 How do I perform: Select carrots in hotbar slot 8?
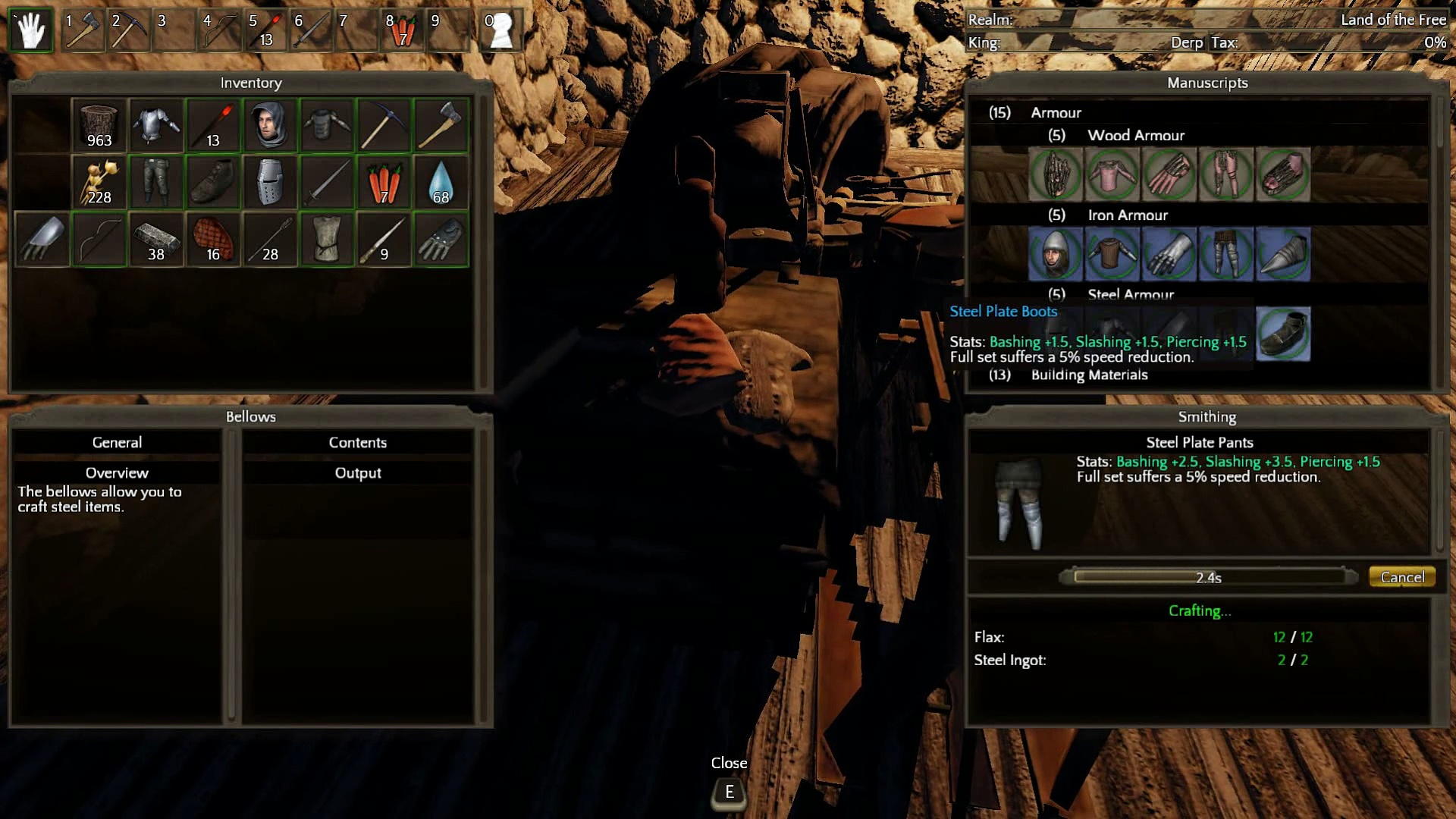pos(402,30)
